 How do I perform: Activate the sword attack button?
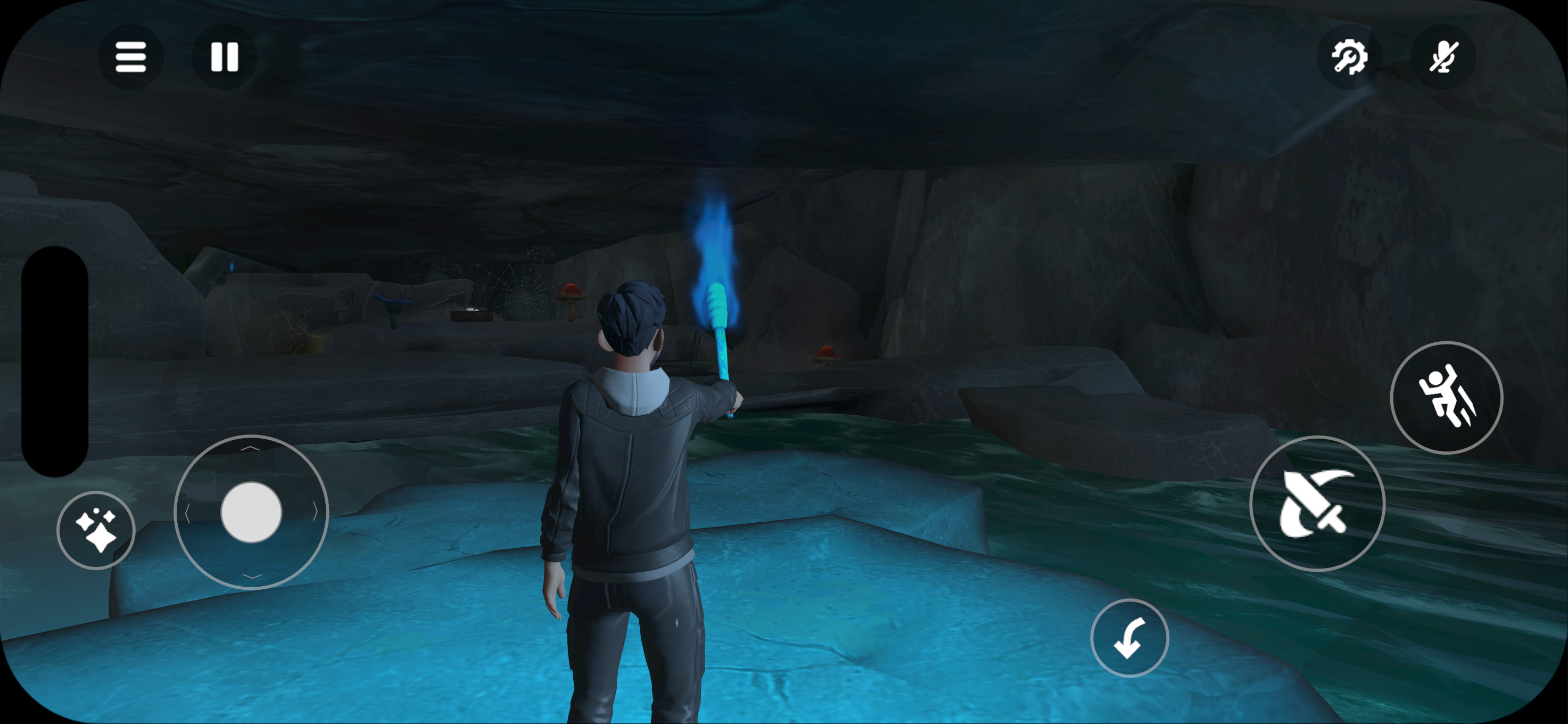[x=1317, y=504]
